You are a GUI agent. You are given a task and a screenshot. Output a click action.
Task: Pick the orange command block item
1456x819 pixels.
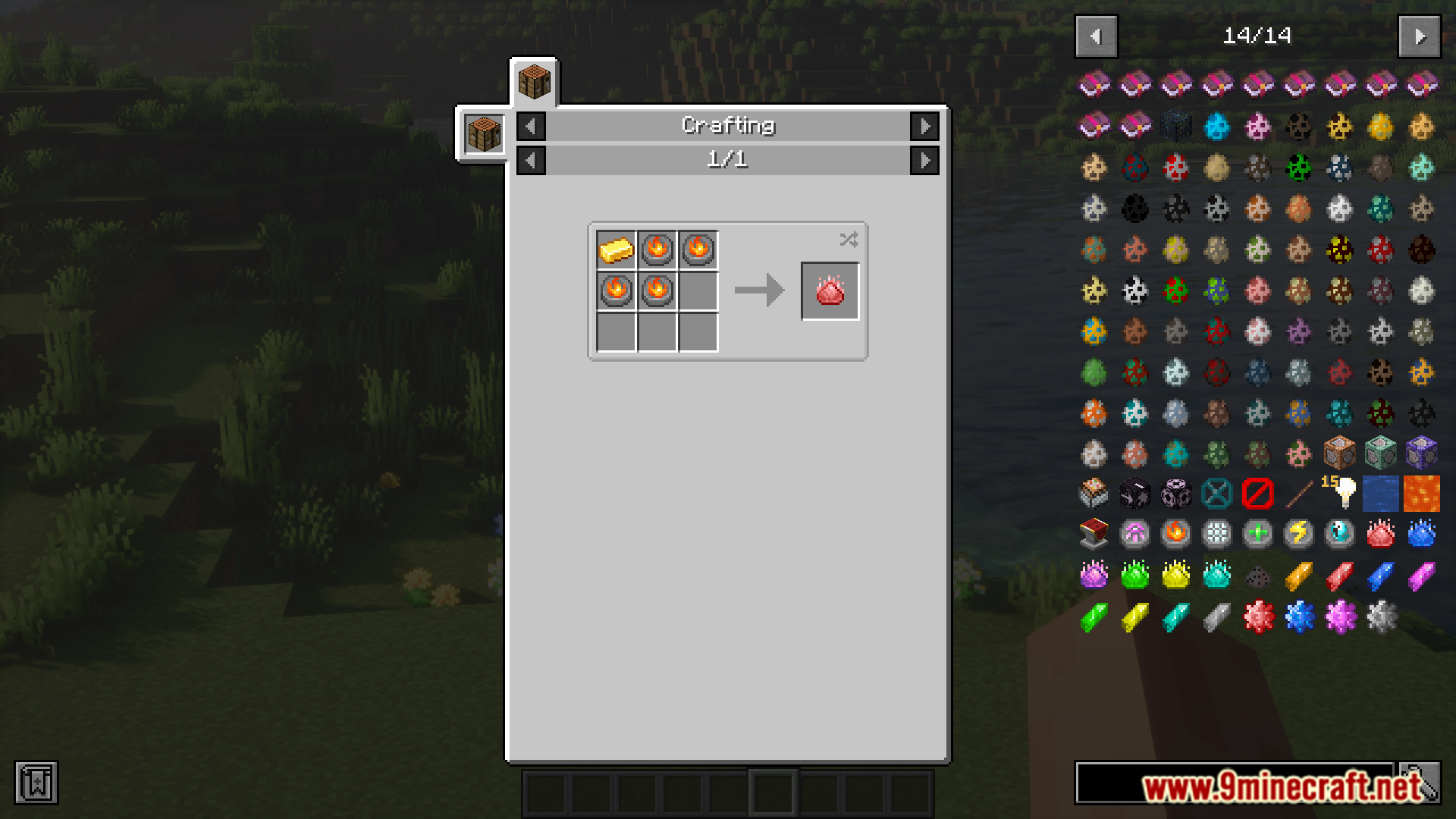(1339, 453)
